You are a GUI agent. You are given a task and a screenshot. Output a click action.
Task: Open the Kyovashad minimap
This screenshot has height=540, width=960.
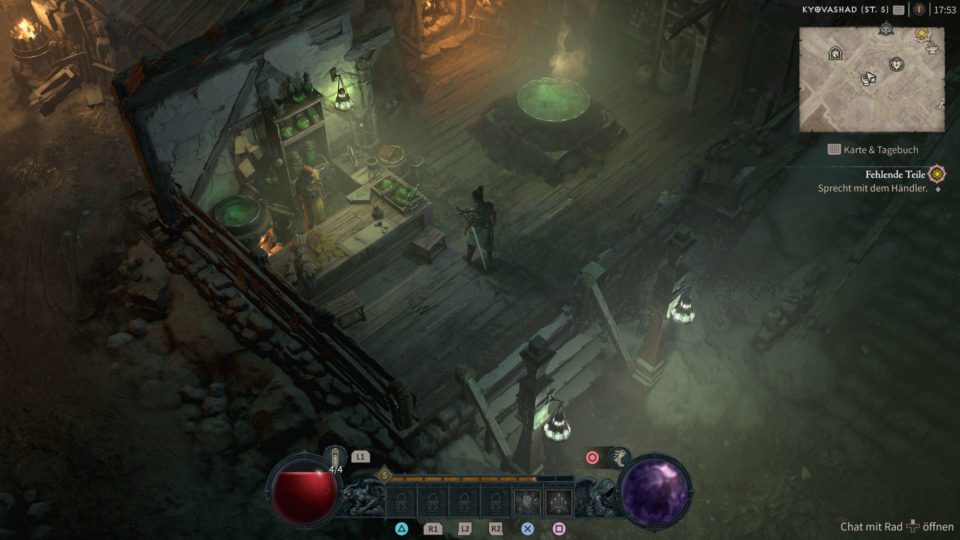[x=871, y=78]
